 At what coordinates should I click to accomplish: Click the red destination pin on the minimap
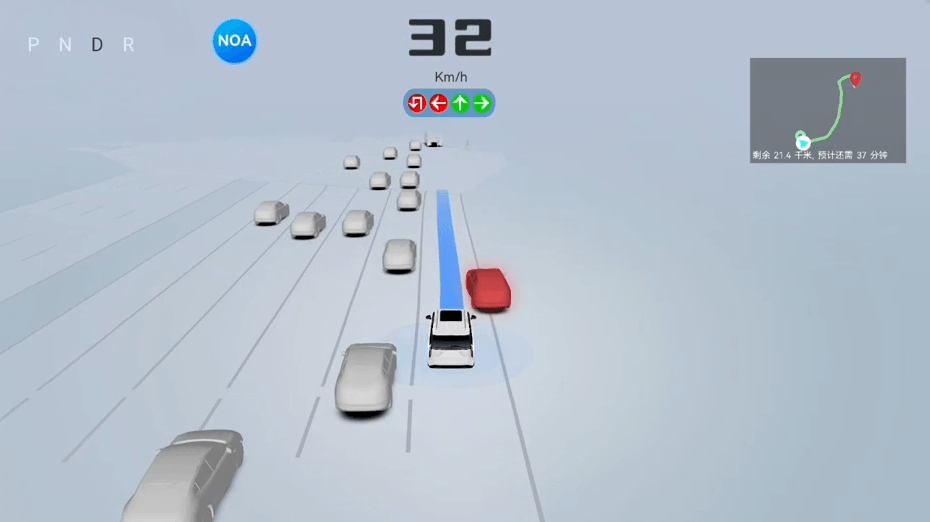[x=855, y=78]
